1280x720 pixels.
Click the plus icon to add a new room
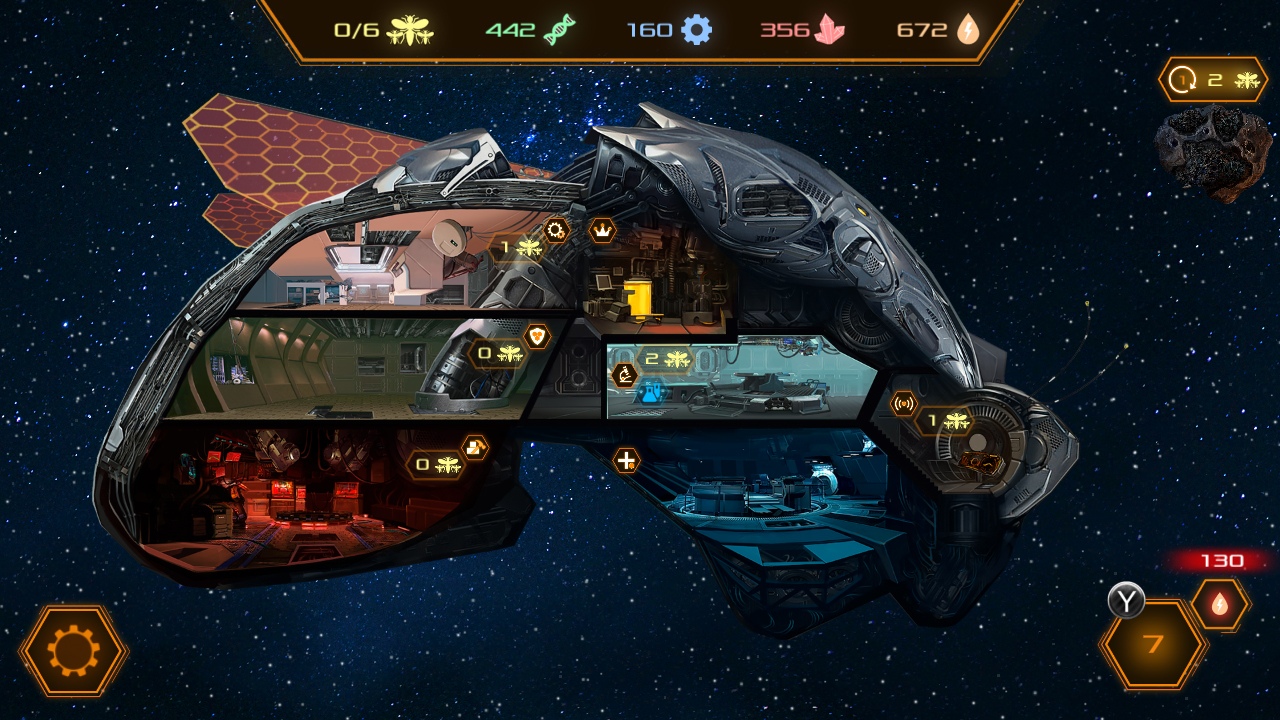click(626, 462)
